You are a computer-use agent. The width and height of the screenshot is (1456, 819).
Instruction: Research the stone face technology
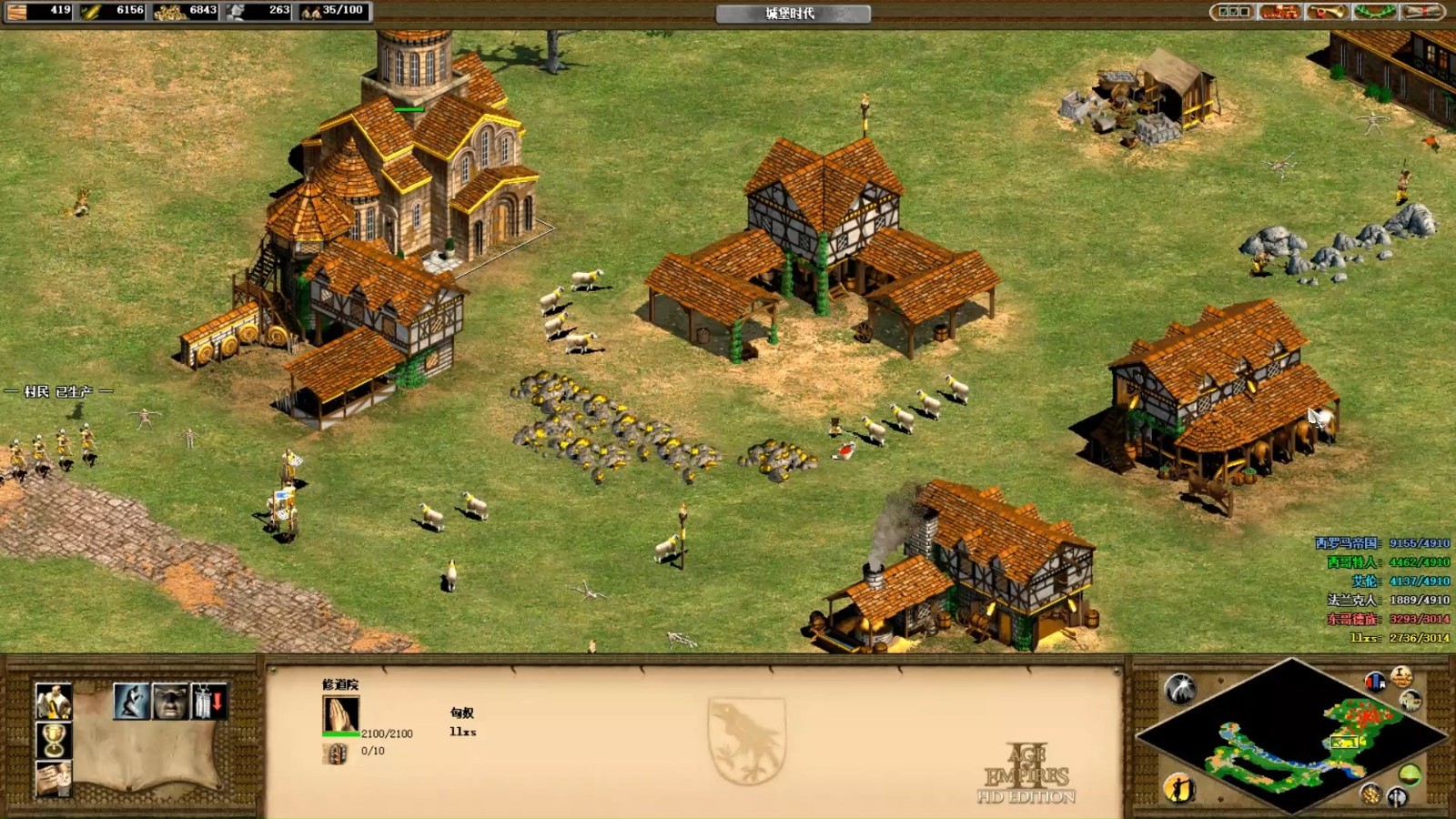click(x=170, y=702)
